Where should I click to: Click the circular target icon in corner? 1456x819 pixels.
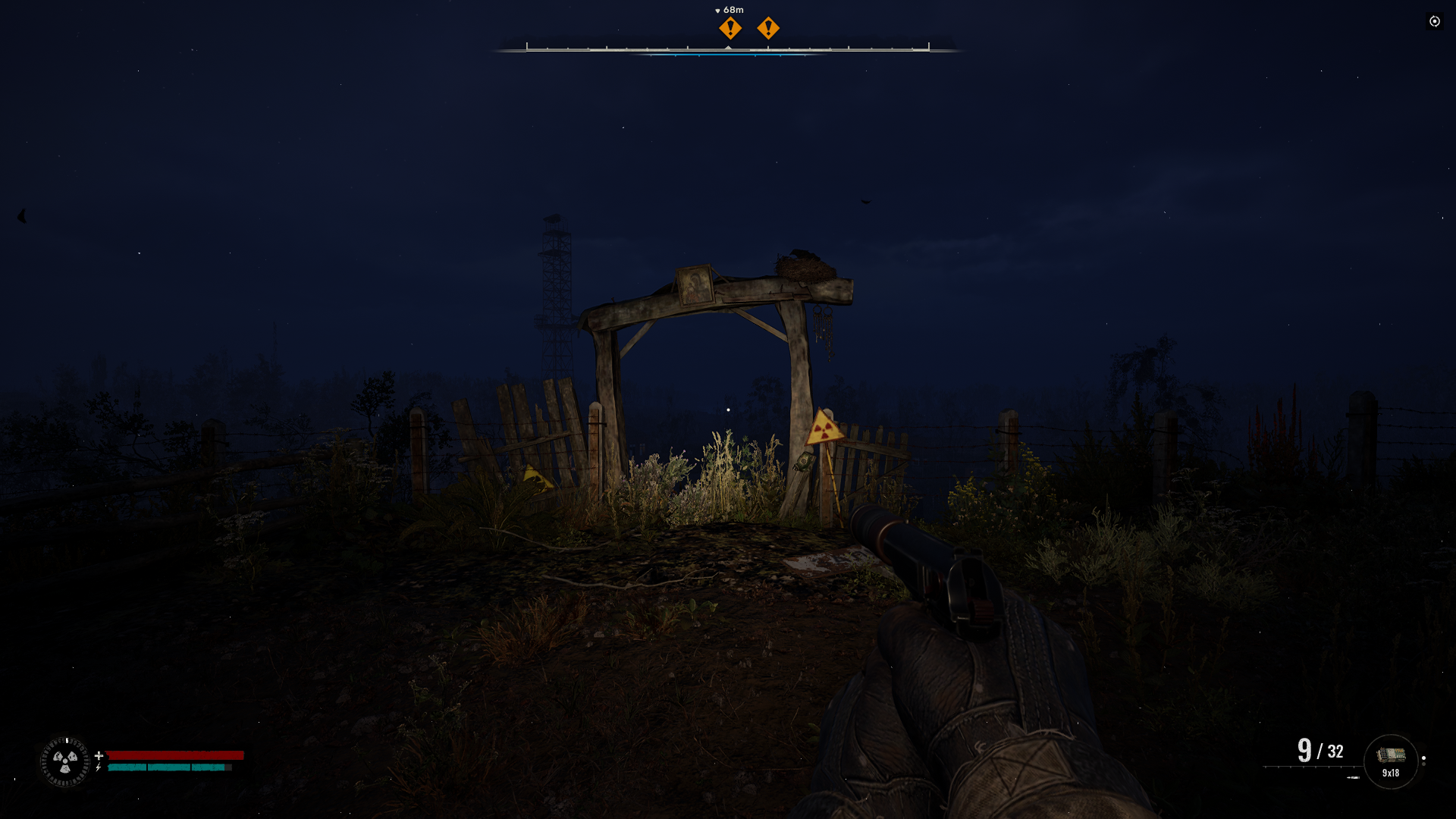(1434, 21)
